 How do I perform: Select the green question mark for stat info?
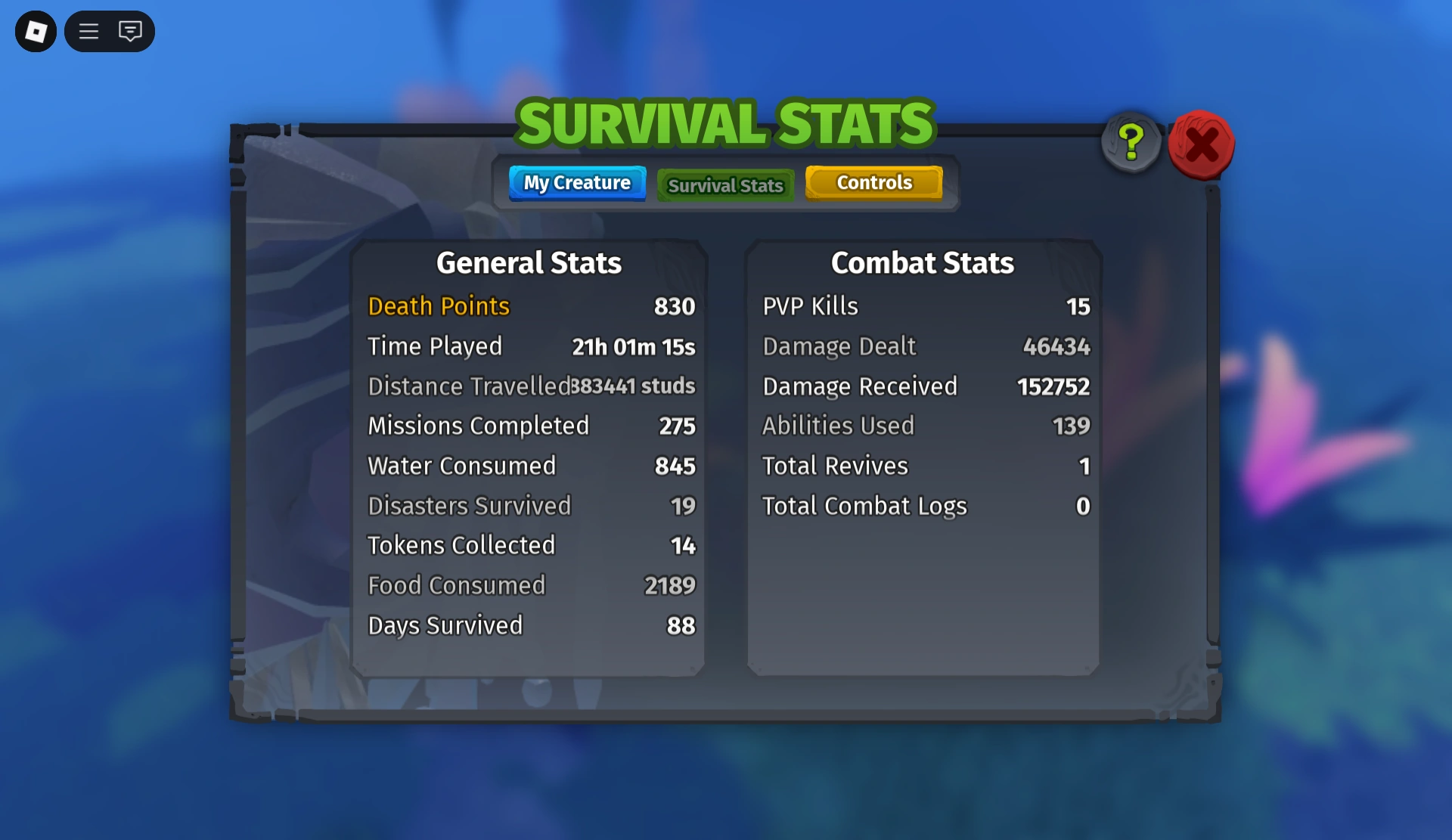pyautogui.click(x=1130, y=142)
